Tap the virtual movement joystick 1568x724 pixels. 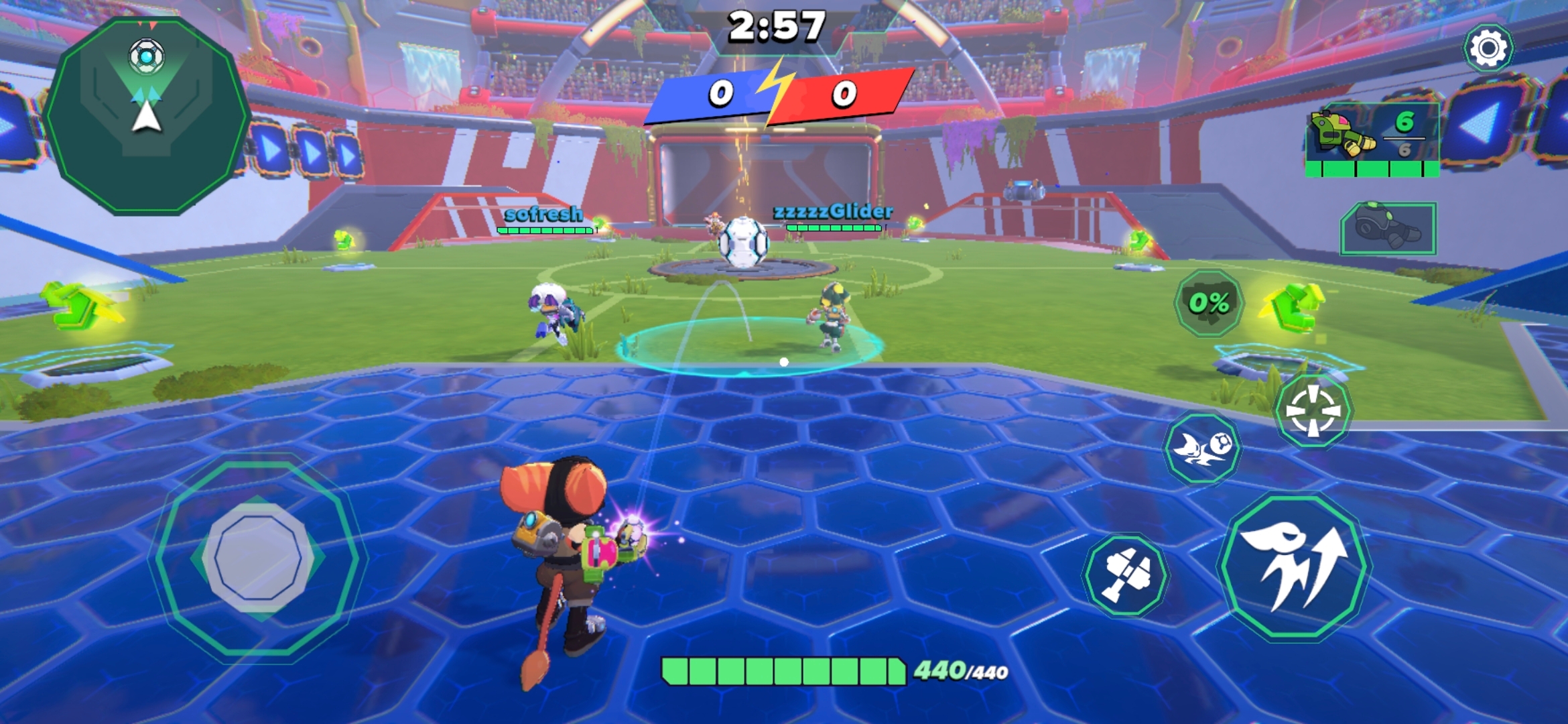259,558
